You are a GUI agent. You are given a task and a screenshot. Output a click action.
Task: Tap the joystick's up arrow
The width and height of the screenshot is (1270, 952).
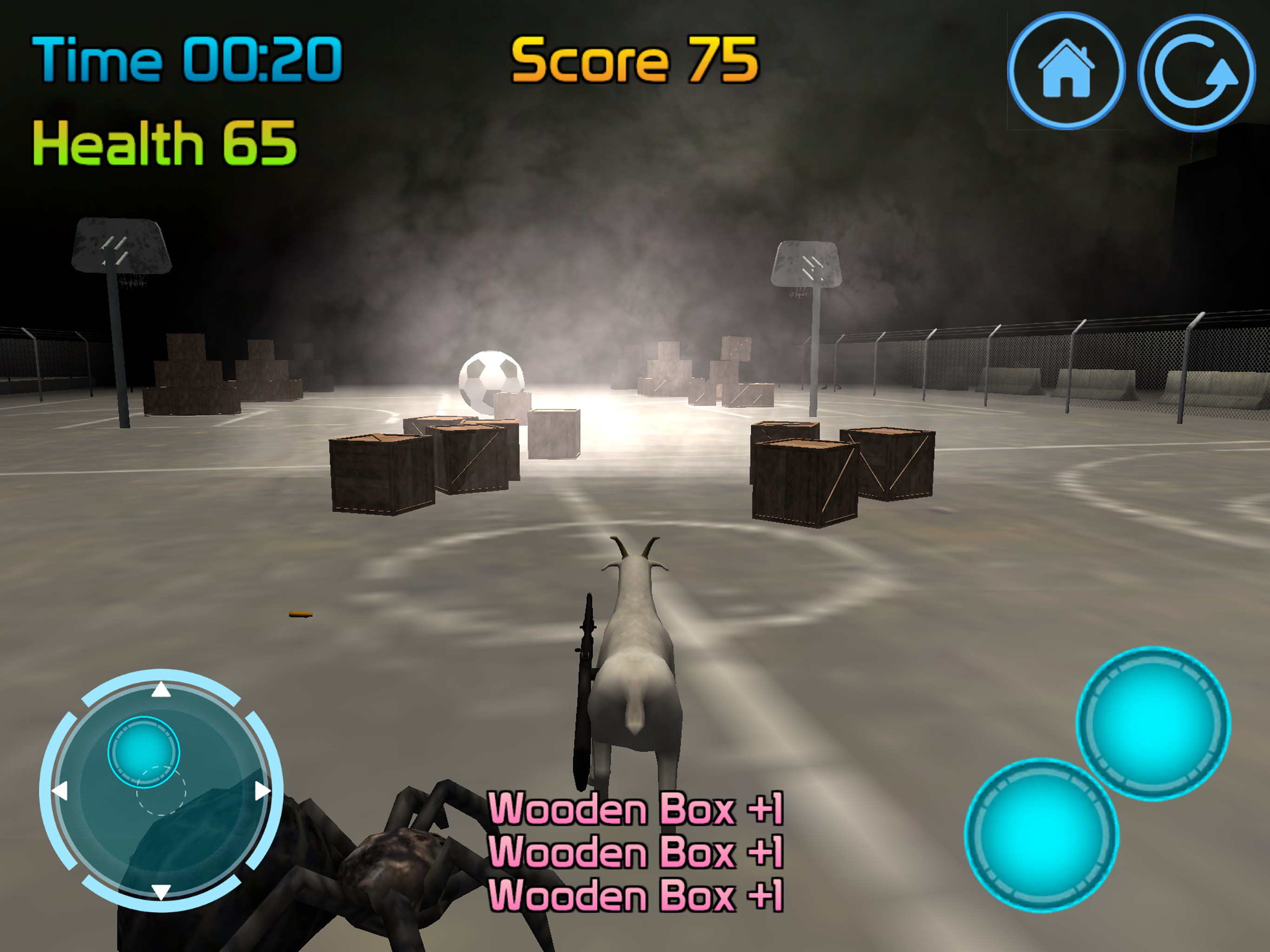coord(161,689)
